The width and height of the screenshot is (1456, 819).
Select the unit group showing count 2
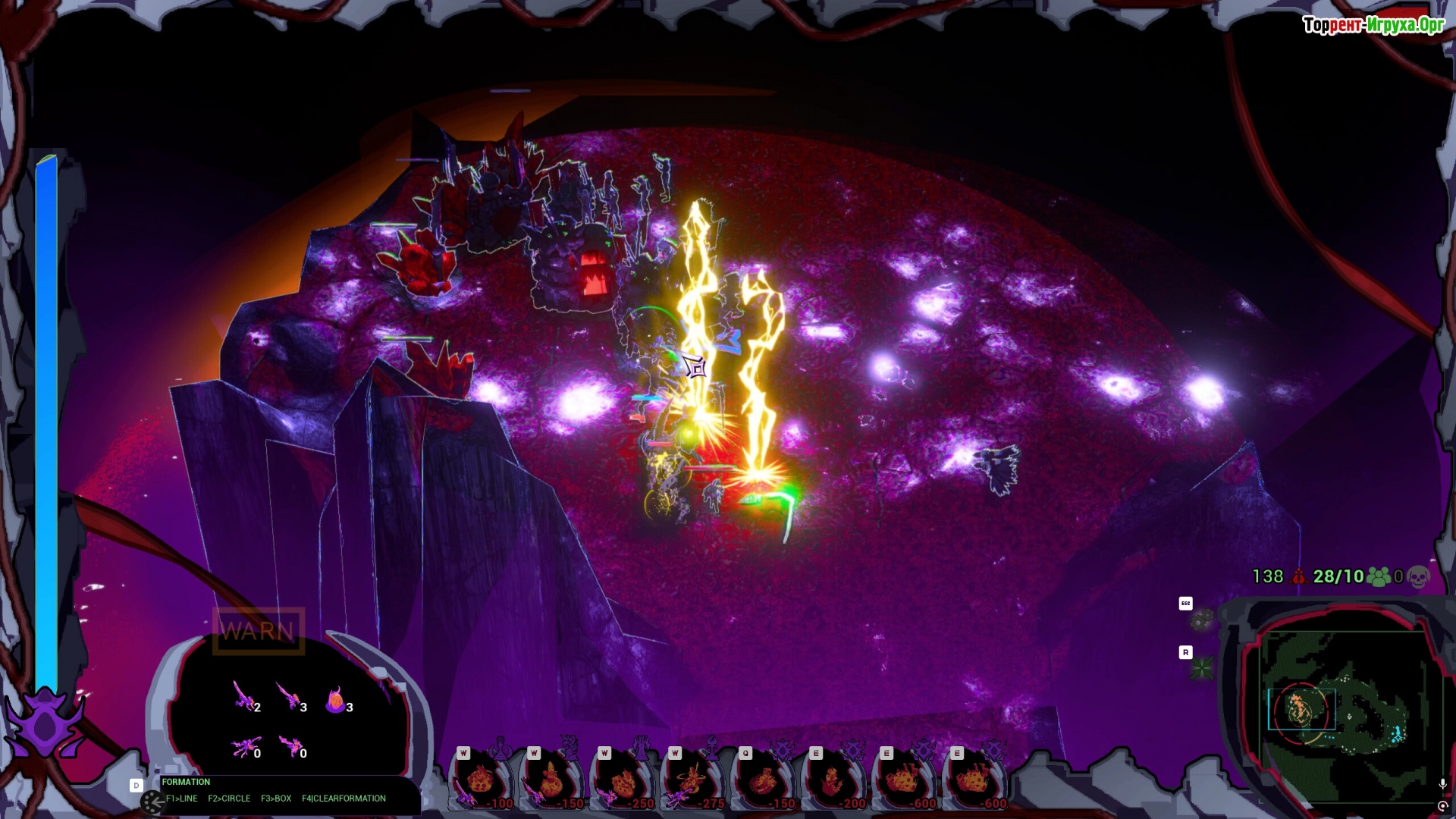[244, 696]
